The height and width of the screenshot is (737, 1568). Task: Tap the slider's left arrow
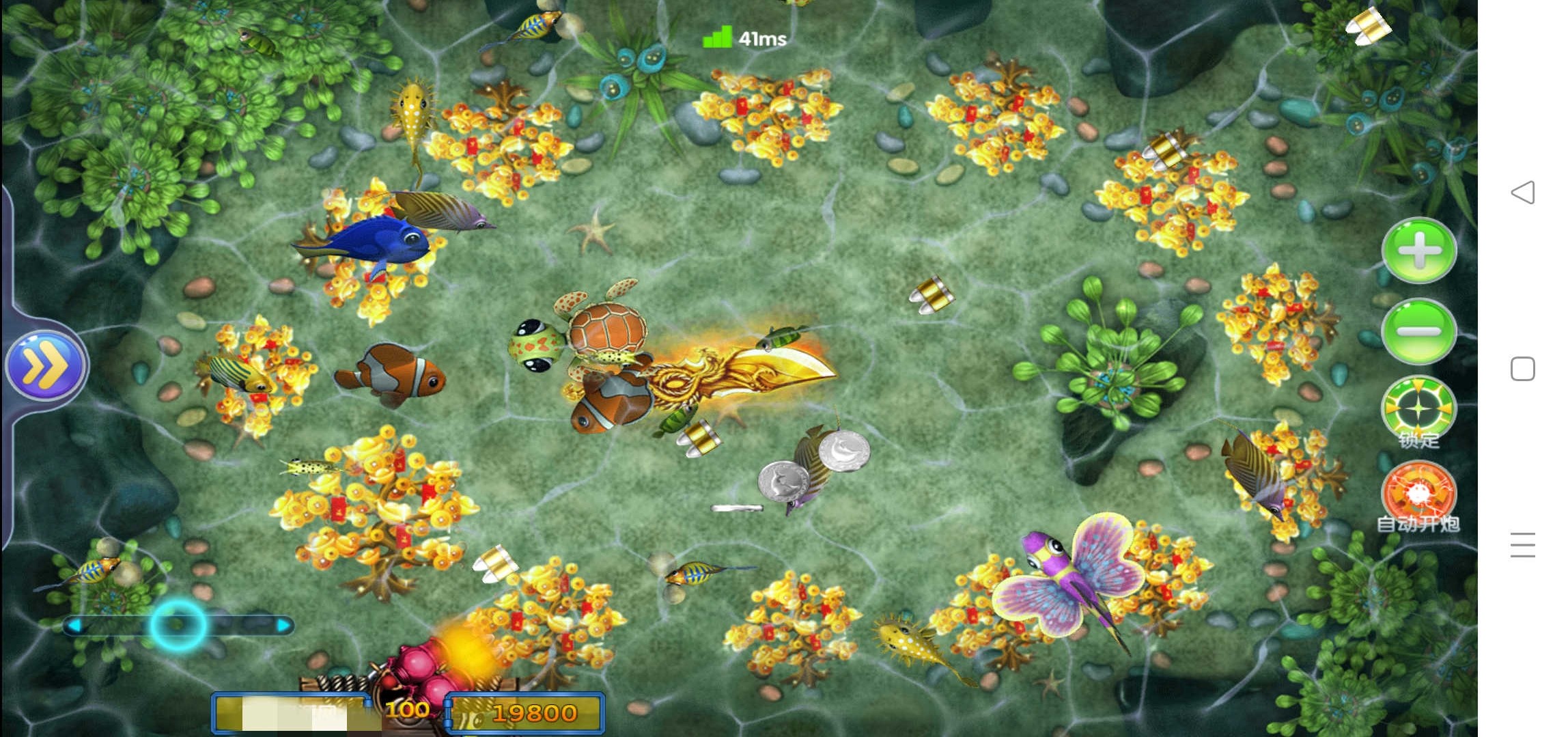click(x=74, y=625)
